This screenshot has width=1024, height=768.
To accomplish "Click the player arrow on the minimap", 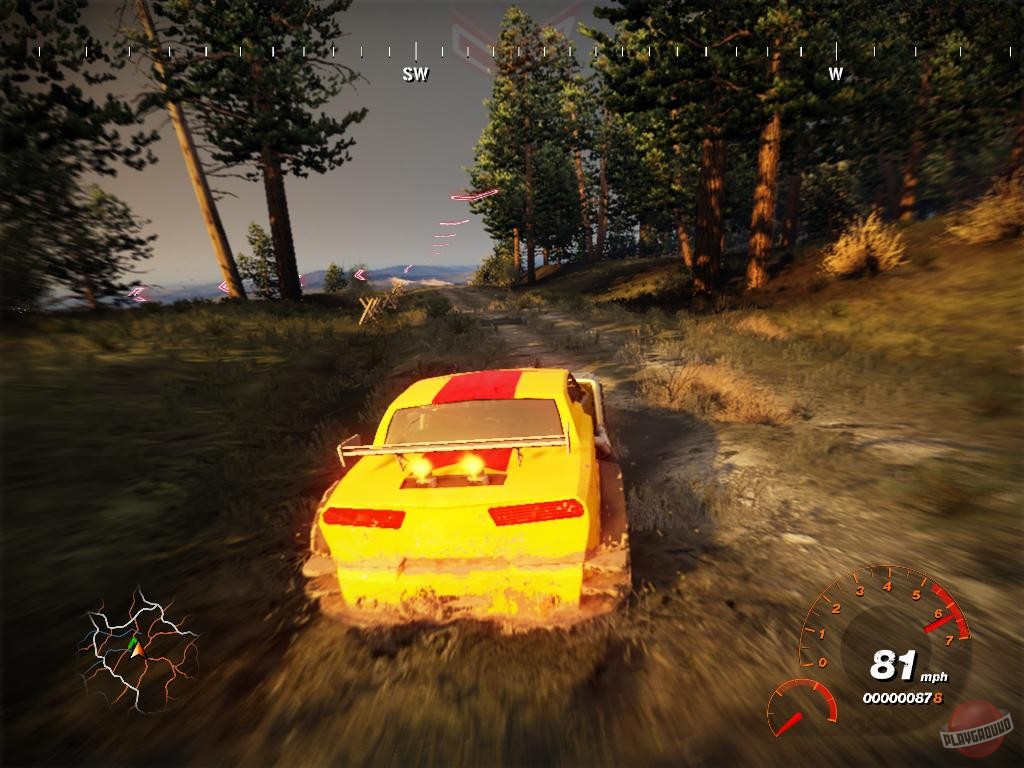I will pos(138,649).
